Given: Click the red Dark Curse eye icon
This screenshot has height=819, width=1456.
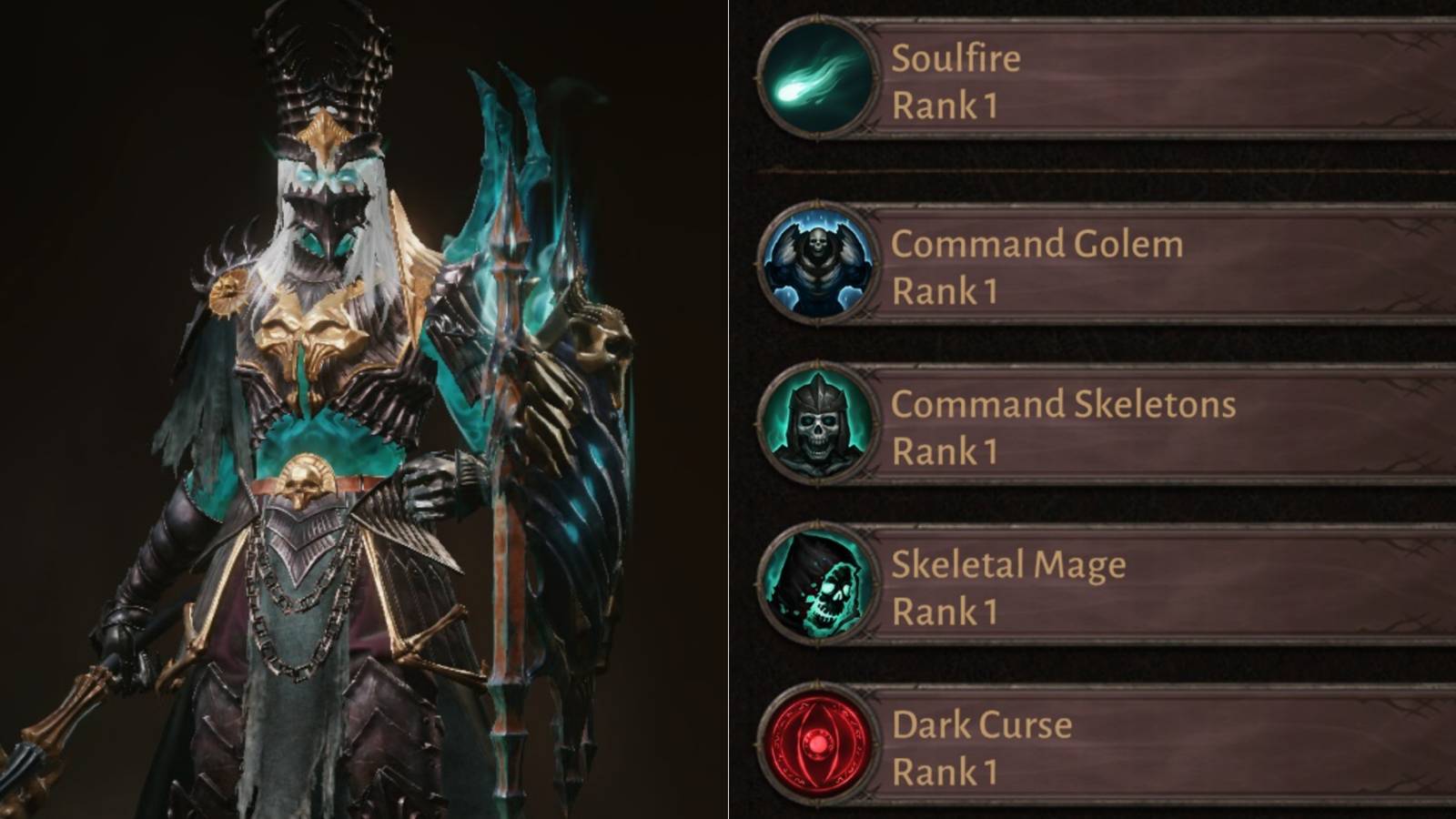Looking at the screenshot, I should point(816,742).
